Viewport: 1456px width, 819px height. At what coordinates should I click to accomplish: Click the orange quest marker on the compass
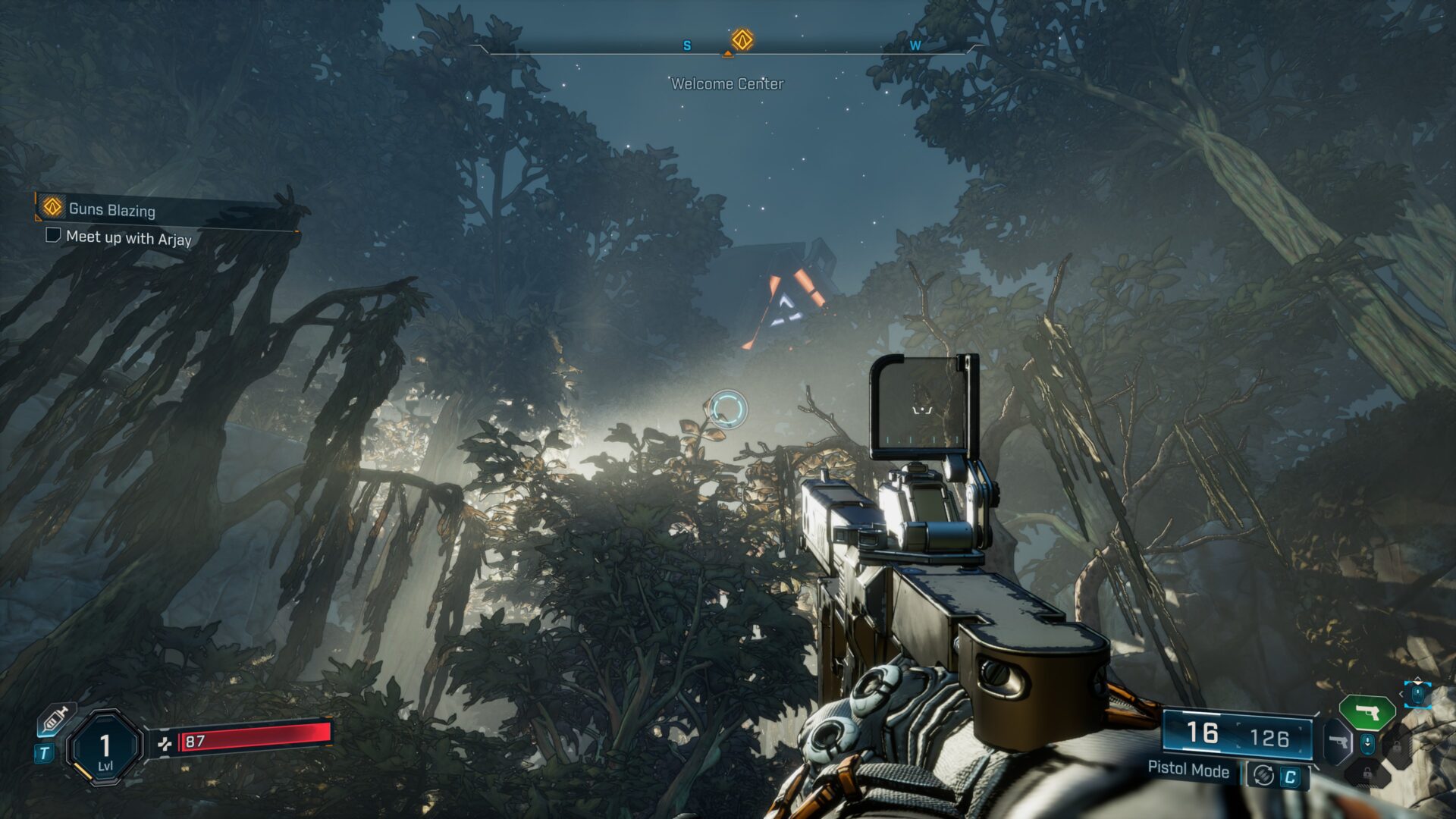(x=742, y=39)
